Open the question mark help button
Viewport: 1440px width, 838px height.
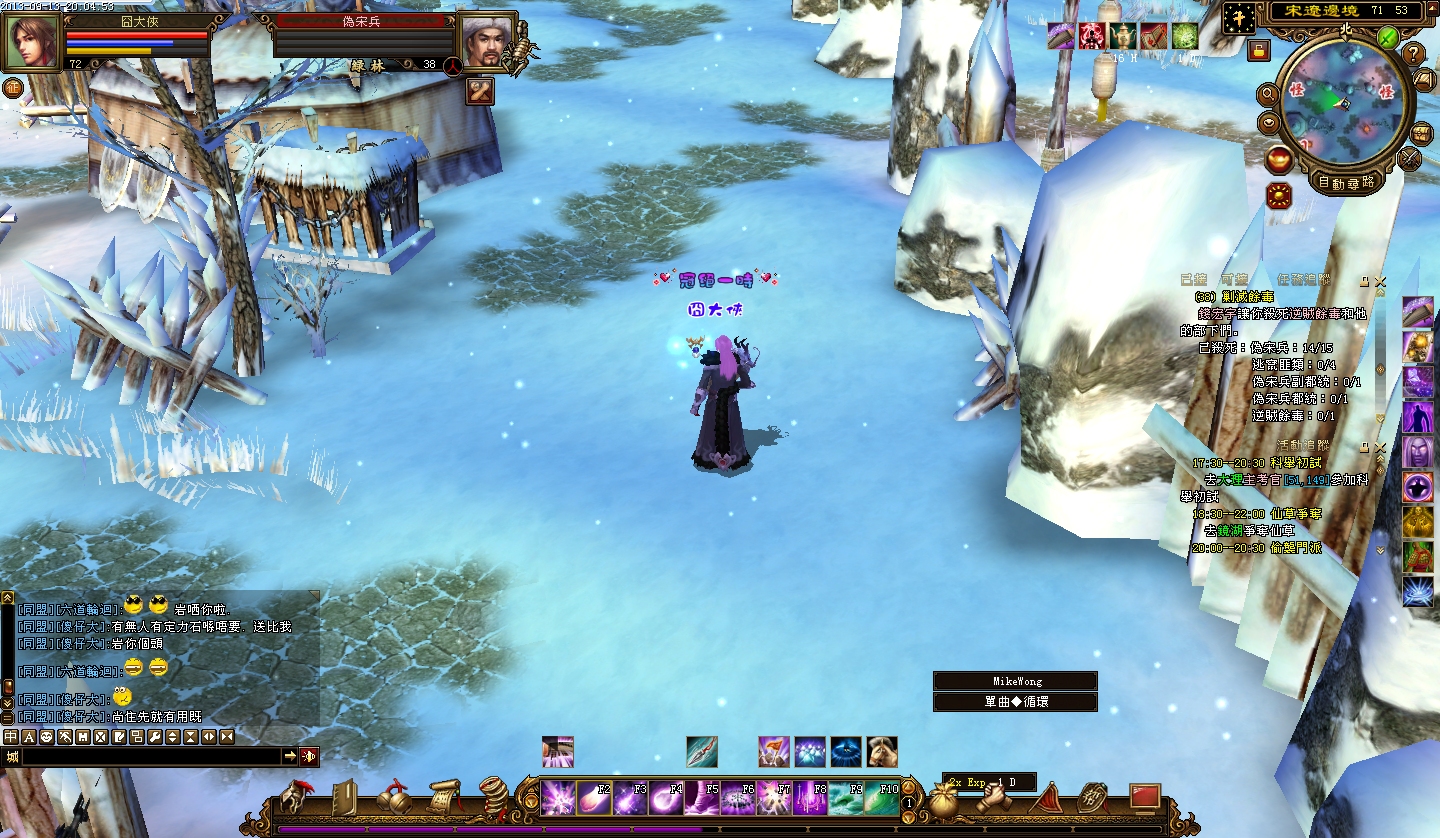1414,54
